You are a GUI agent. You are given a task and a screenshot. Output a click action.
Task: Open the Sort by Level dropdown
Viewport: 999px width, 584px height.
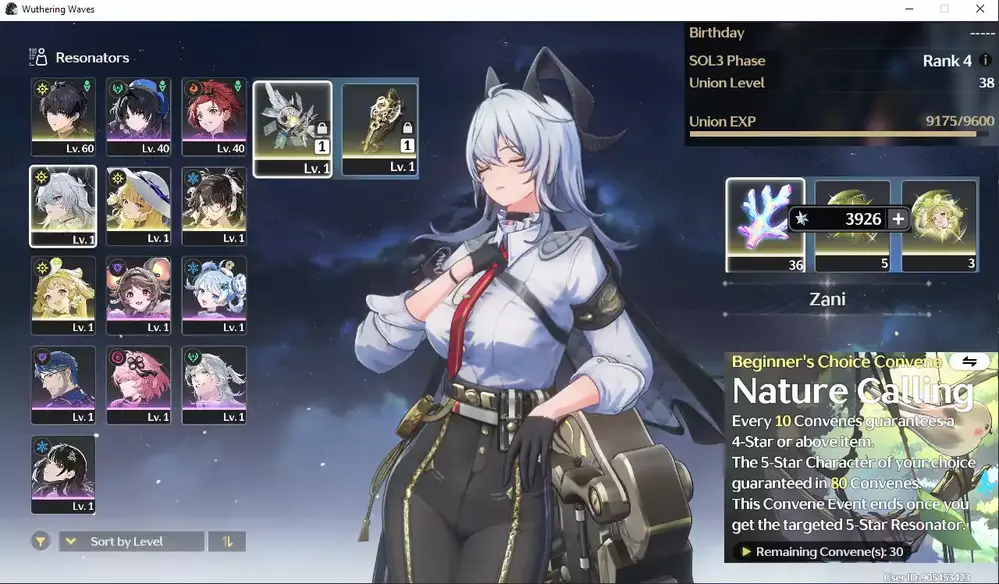(x=131, y=541)
